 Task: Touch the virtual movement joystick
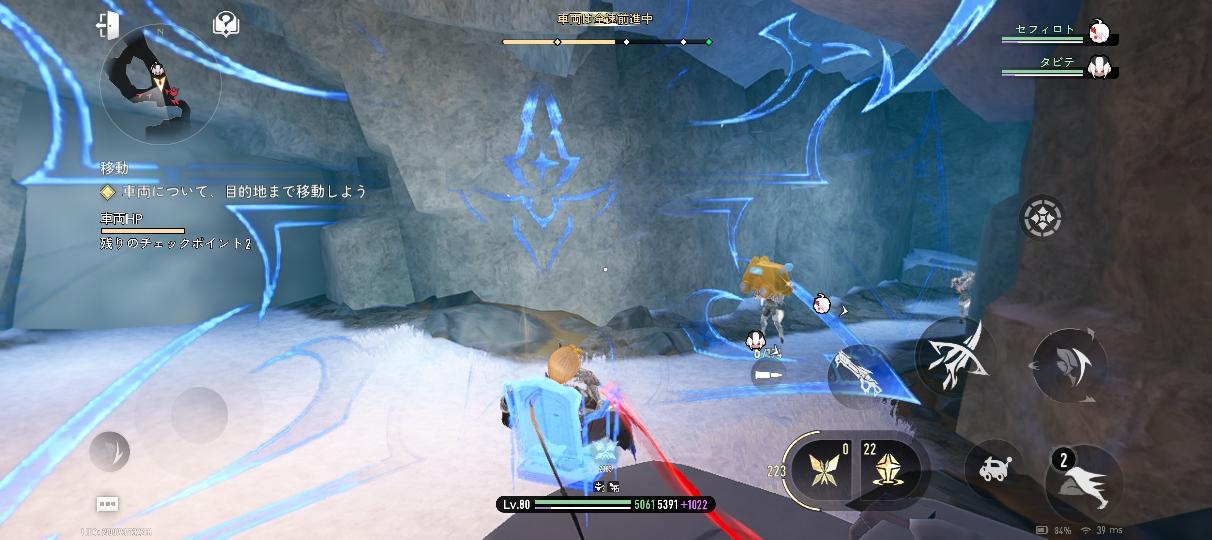point(199,413)
